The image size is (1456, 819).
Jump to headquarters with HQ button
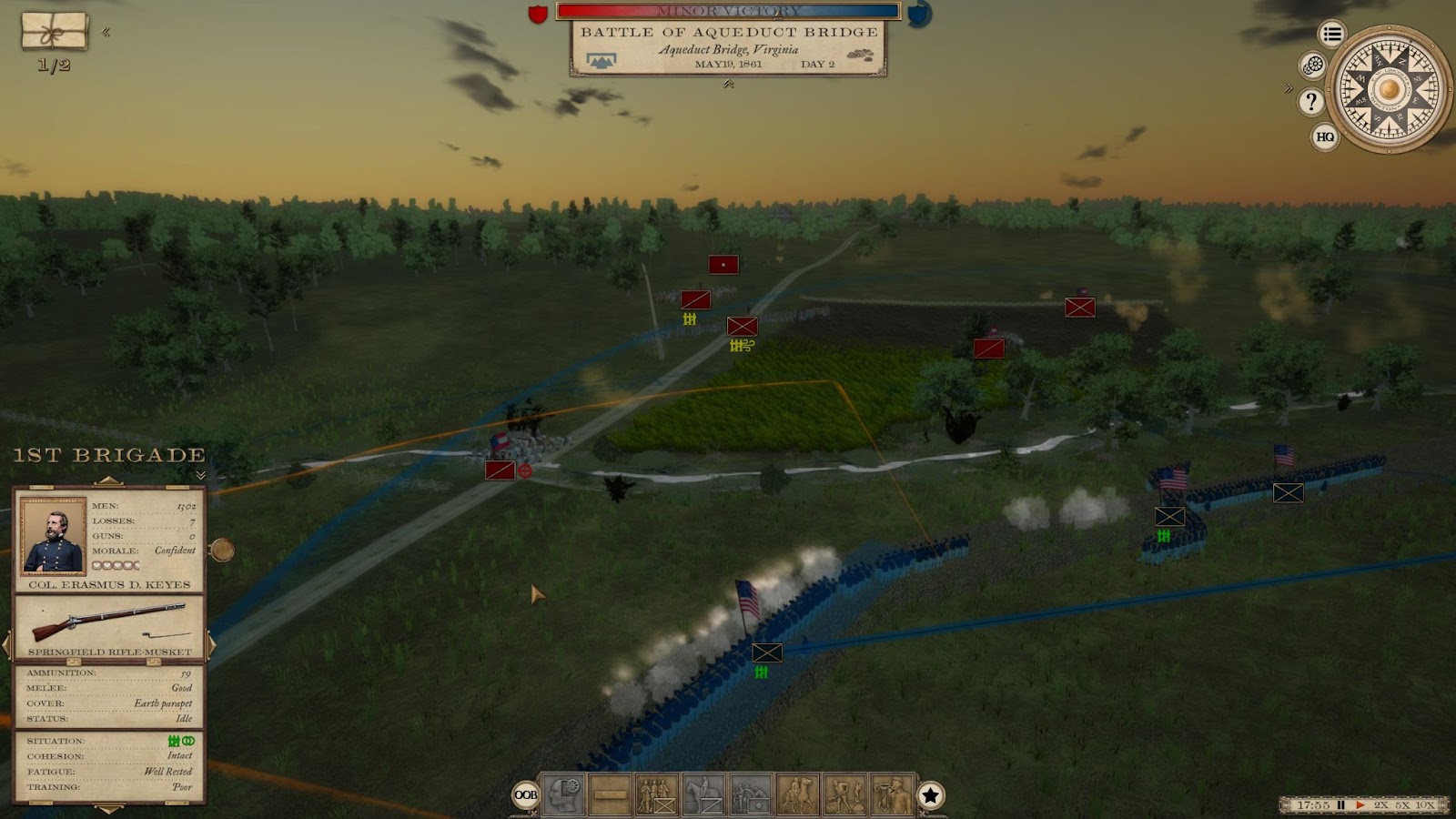(1325, 136)
